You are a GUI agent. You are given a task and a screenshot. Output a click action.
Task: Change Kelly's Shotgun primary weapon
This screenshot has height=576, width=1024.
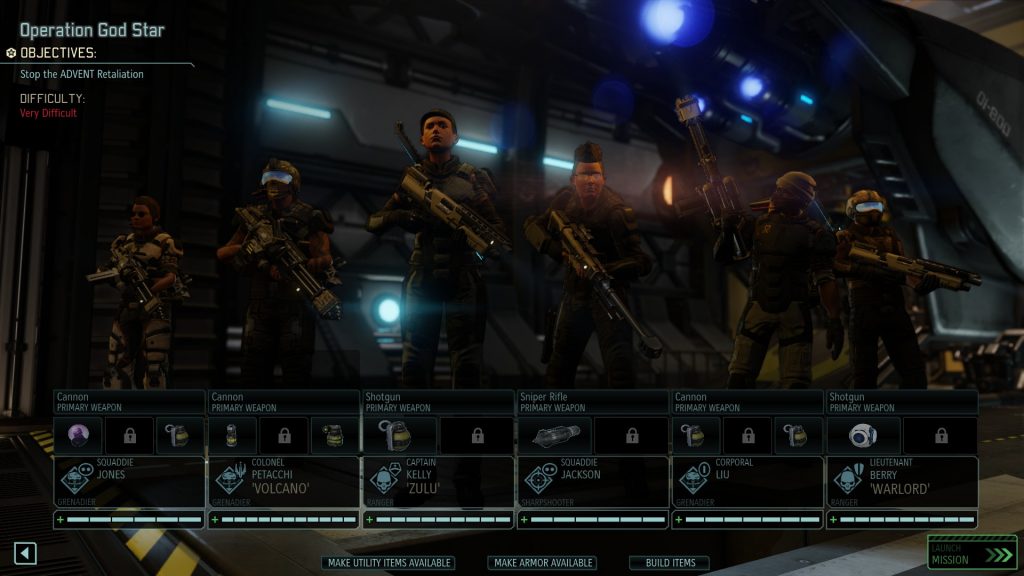pyautogui.click(x=437, y=402)
